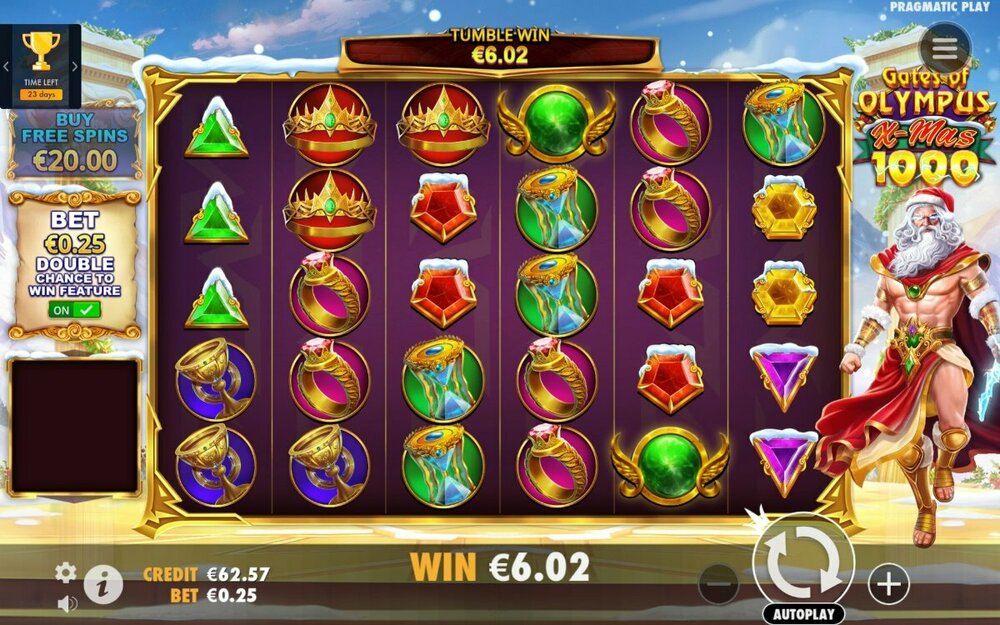The width and height of the screenshot is (1000, 625).
Task: Open the gear settings icon
Action: tap(66, 572)
